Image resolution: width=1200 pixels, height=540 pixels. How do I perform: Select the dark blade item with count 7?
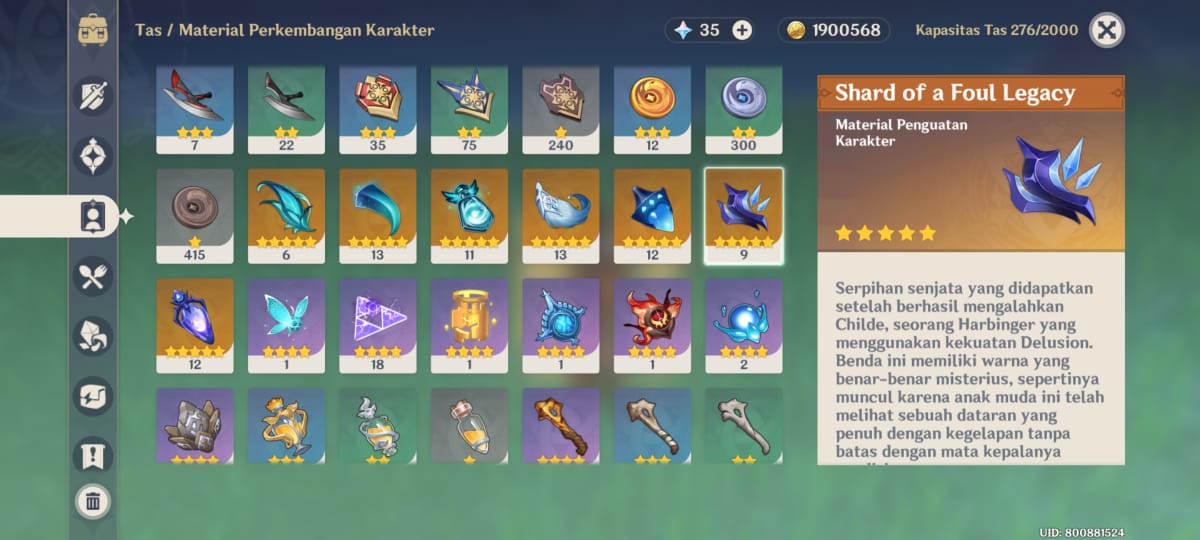(195, 105)
